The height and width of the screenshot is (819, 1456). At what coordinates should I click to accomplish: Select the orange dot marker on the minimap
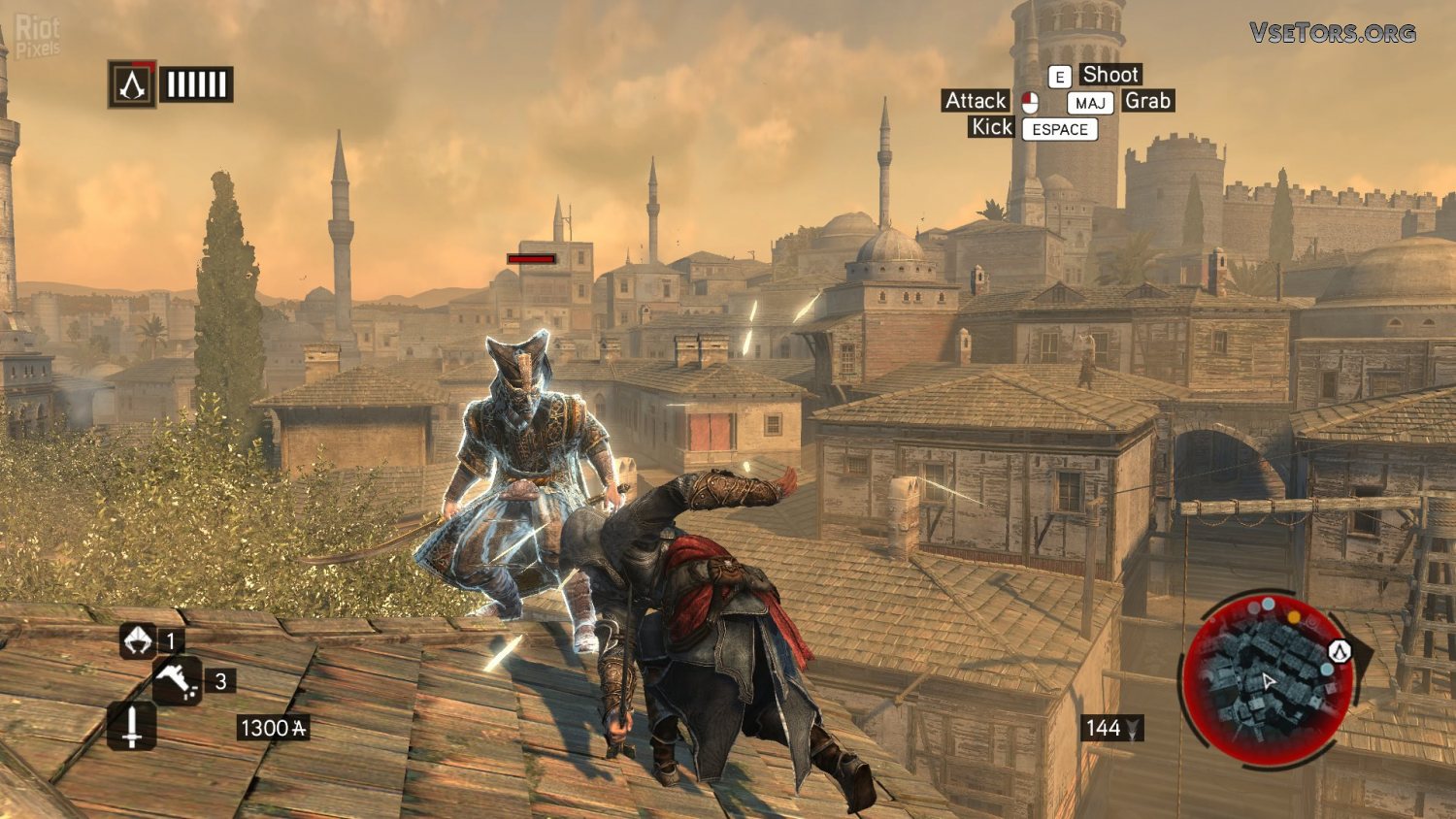1293,616
